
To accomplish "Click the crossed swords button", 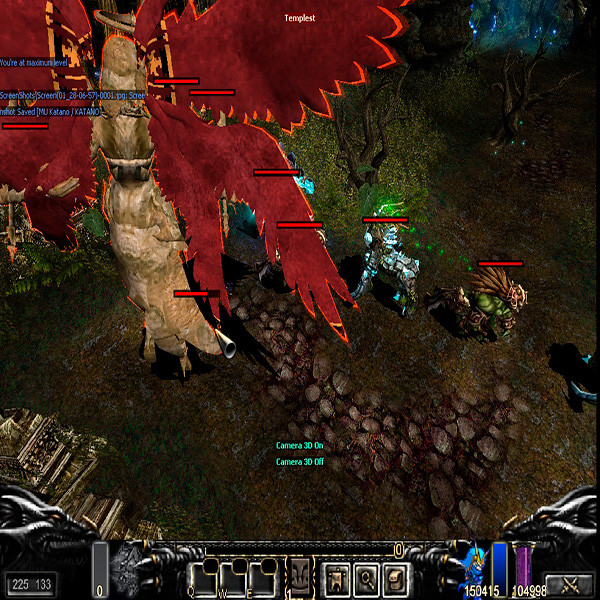I will click(x=569, y=584).
